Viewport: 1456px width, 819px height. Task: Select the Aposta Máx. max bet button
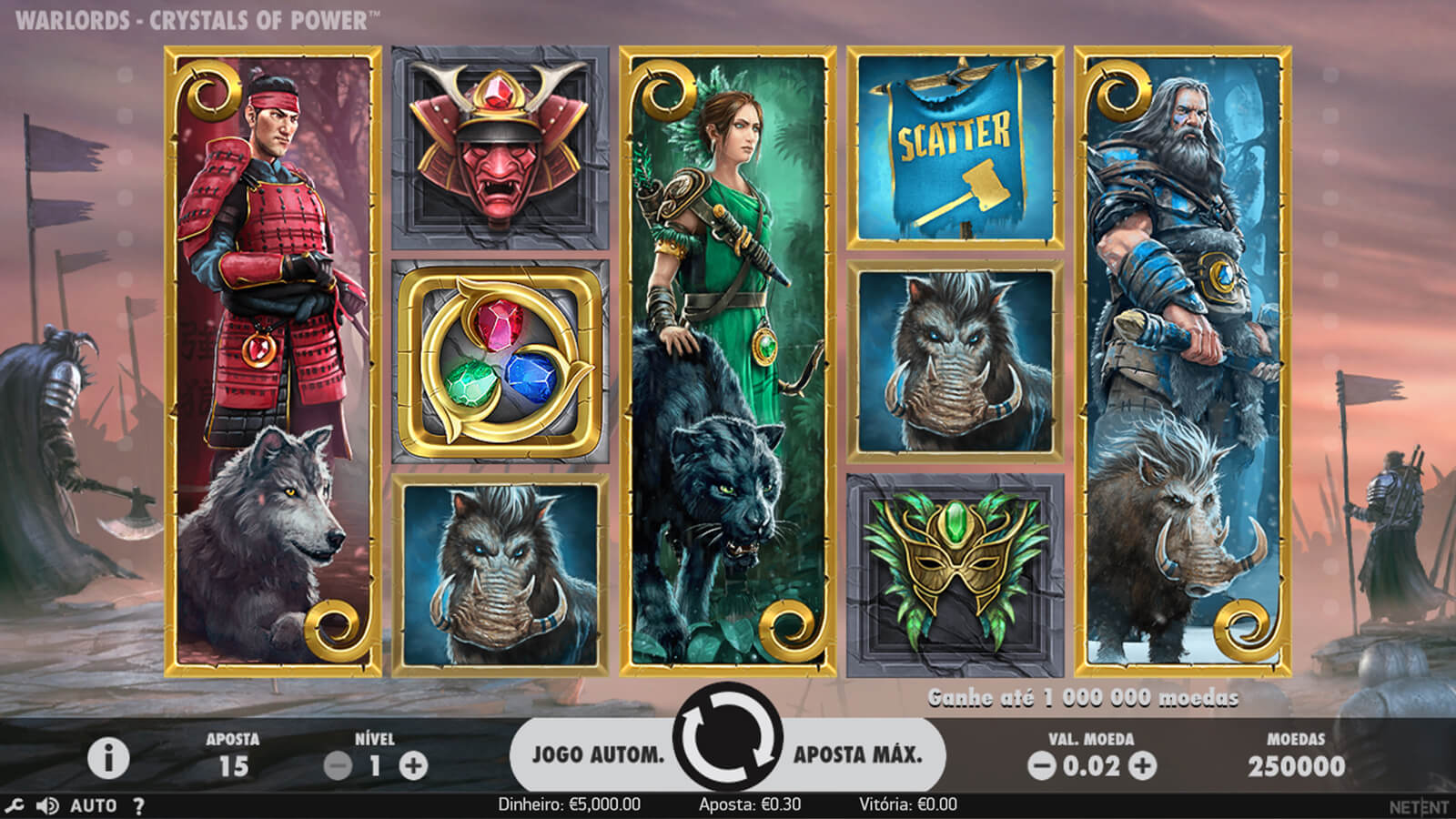coord(857,754)
